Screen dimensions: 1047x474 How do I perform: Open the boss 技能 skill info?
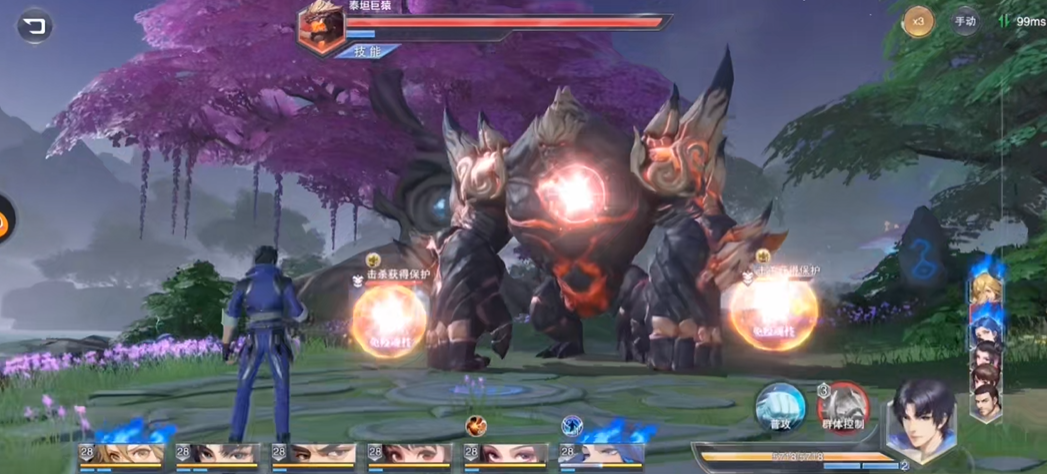click(x=366, y=51)
